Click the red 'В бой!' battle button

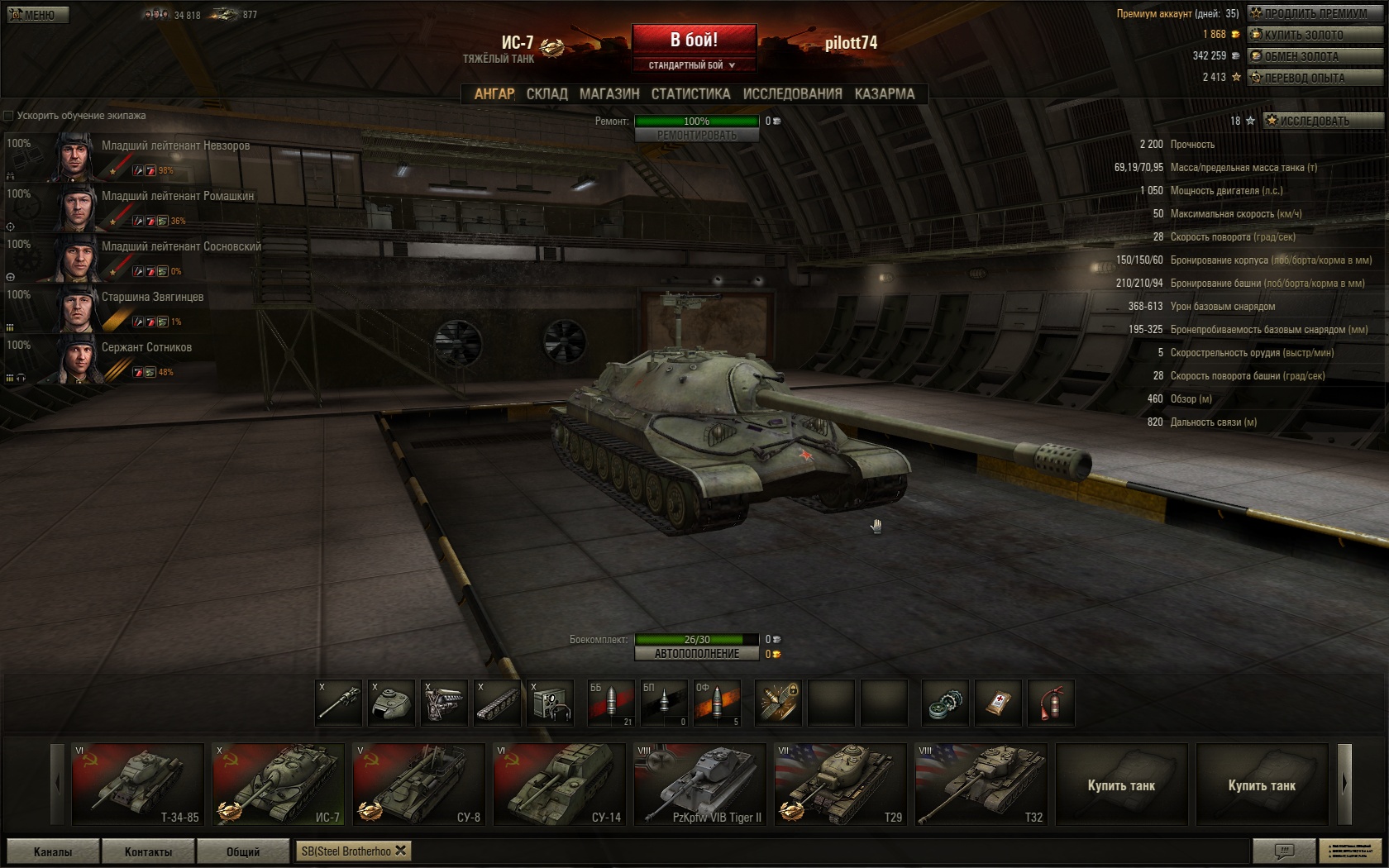(x=694, y=40)
